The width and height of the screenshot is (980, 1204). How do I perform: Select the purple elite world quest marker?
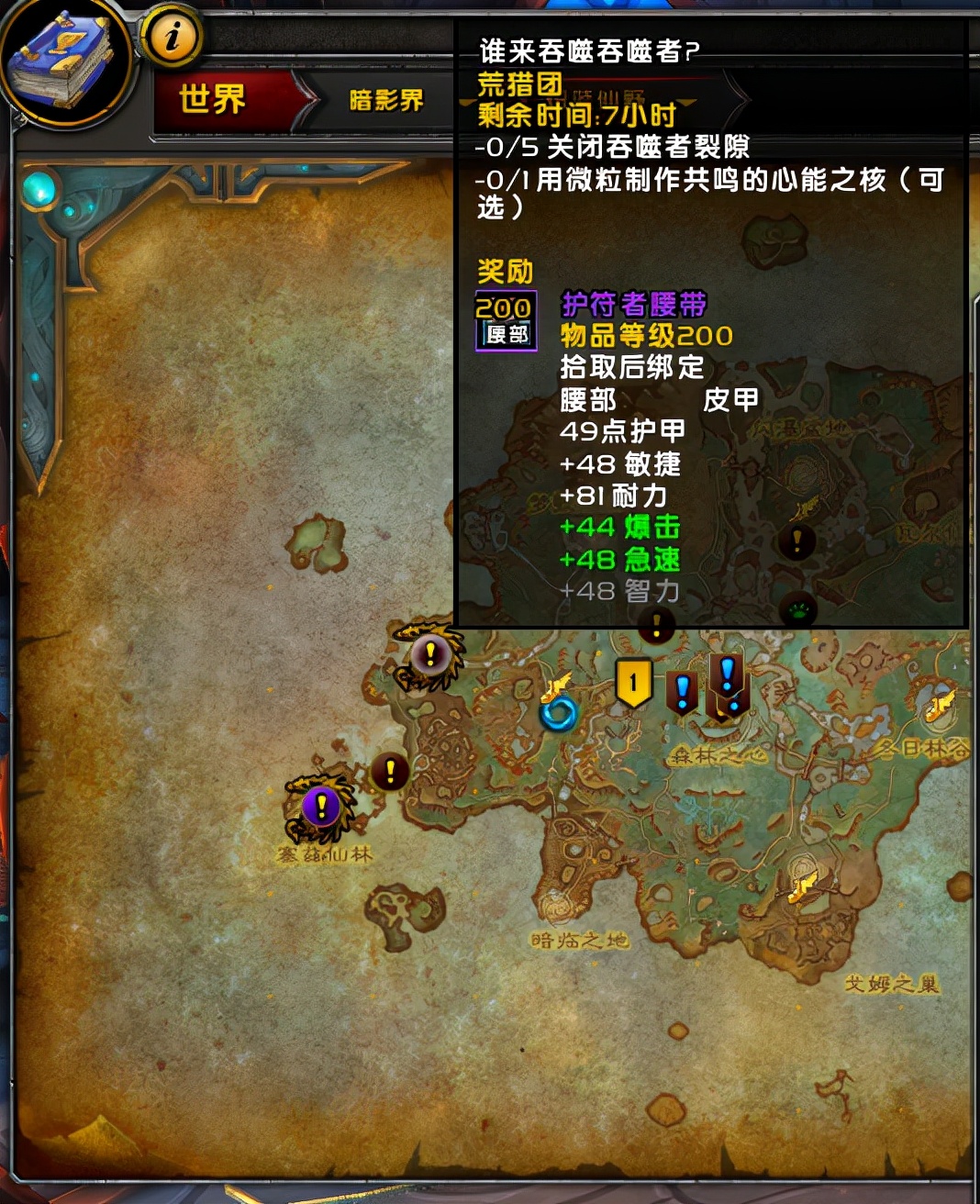tap(321, 808)
